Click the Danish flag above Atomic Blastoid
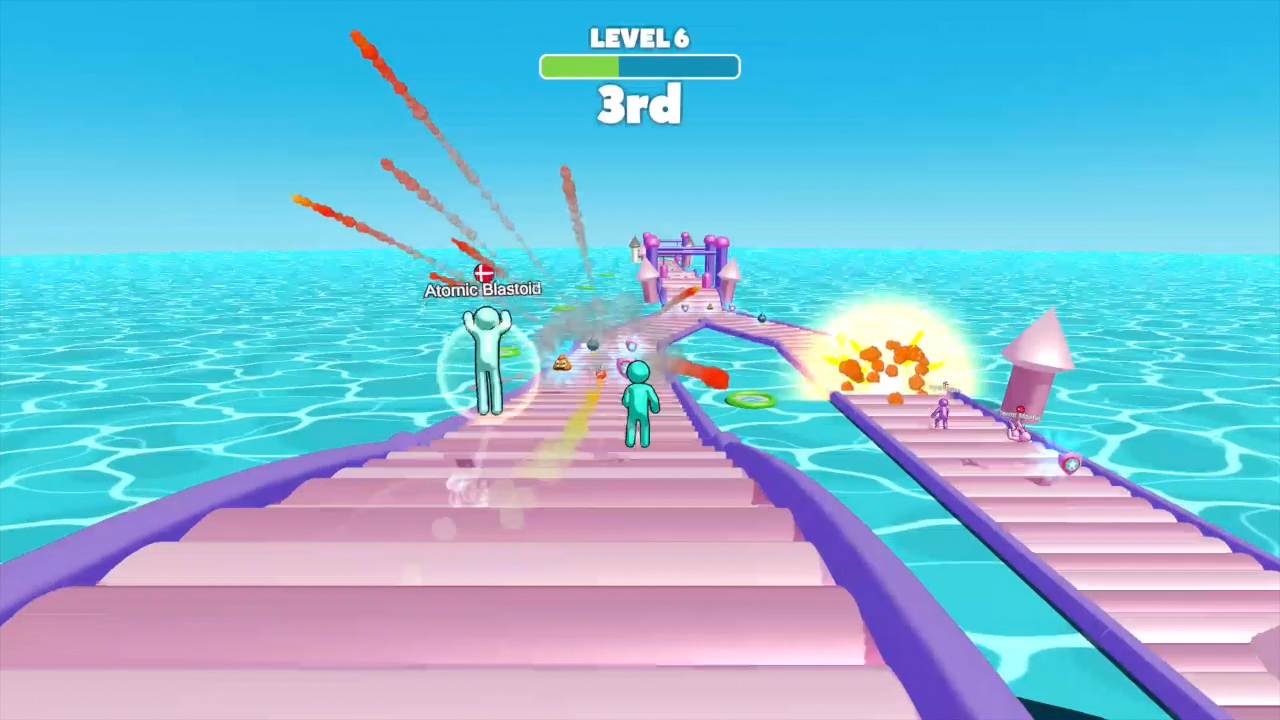This screenshot has width=1280, height=720. [x=483, y=273]
